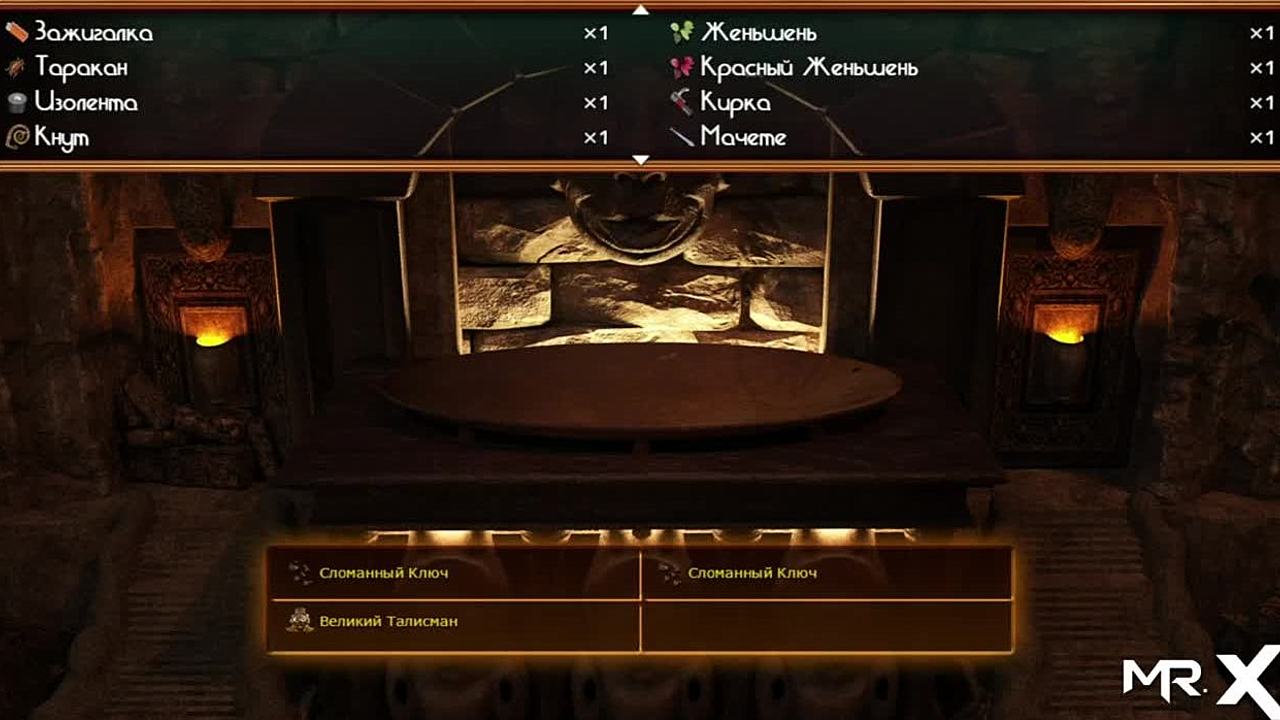The image size is (1280, 720).
Task: Select the Зажигалка item in inventory
Action: 93,33
